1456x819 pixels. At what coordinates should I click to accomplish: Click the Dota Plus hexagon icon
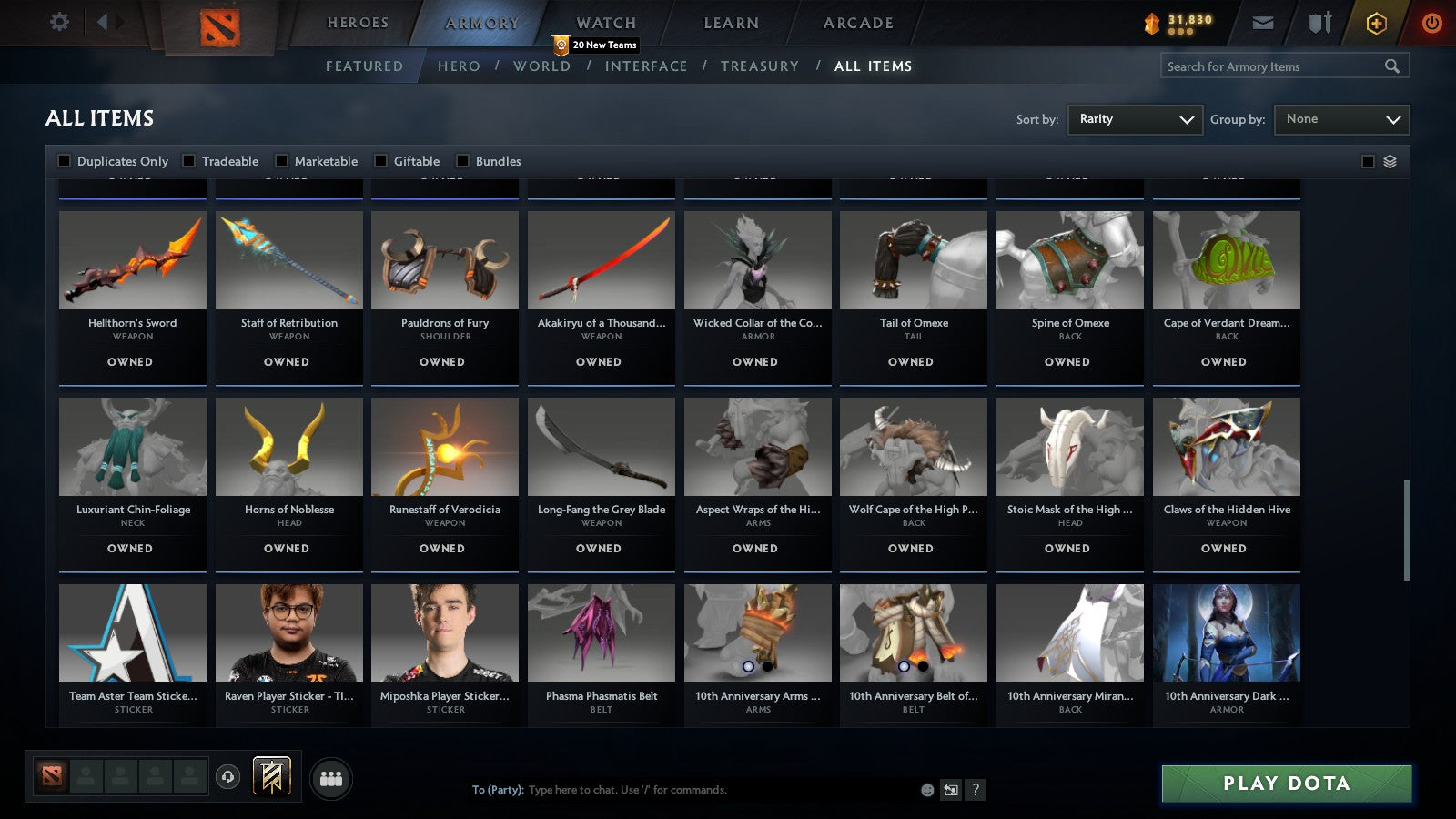(x=1375, y=23)
